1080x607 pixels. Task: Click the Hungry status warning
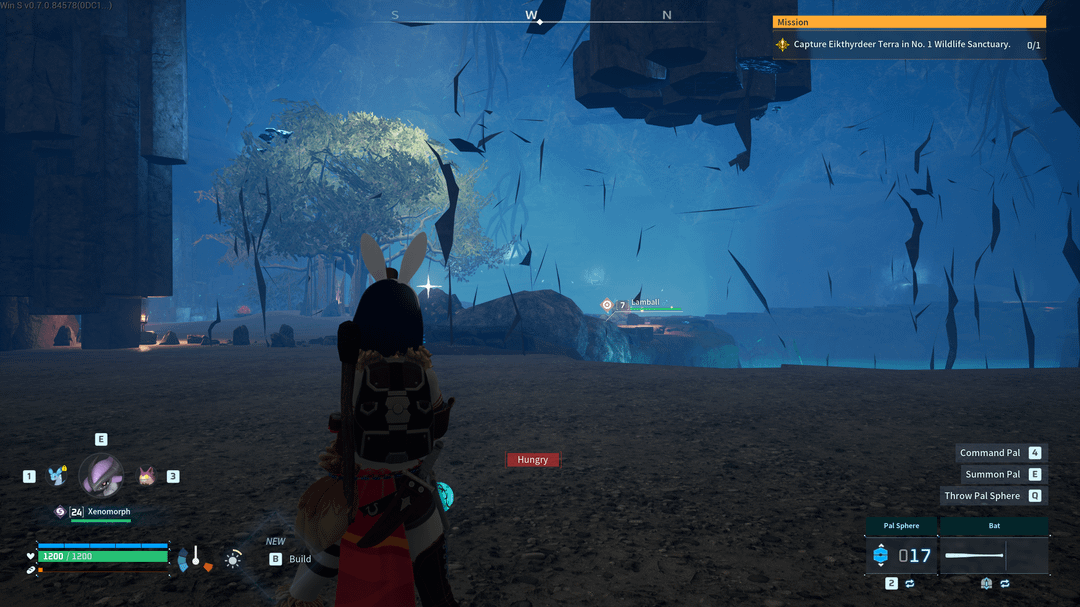pyautogui.click(x=533, y=460)
